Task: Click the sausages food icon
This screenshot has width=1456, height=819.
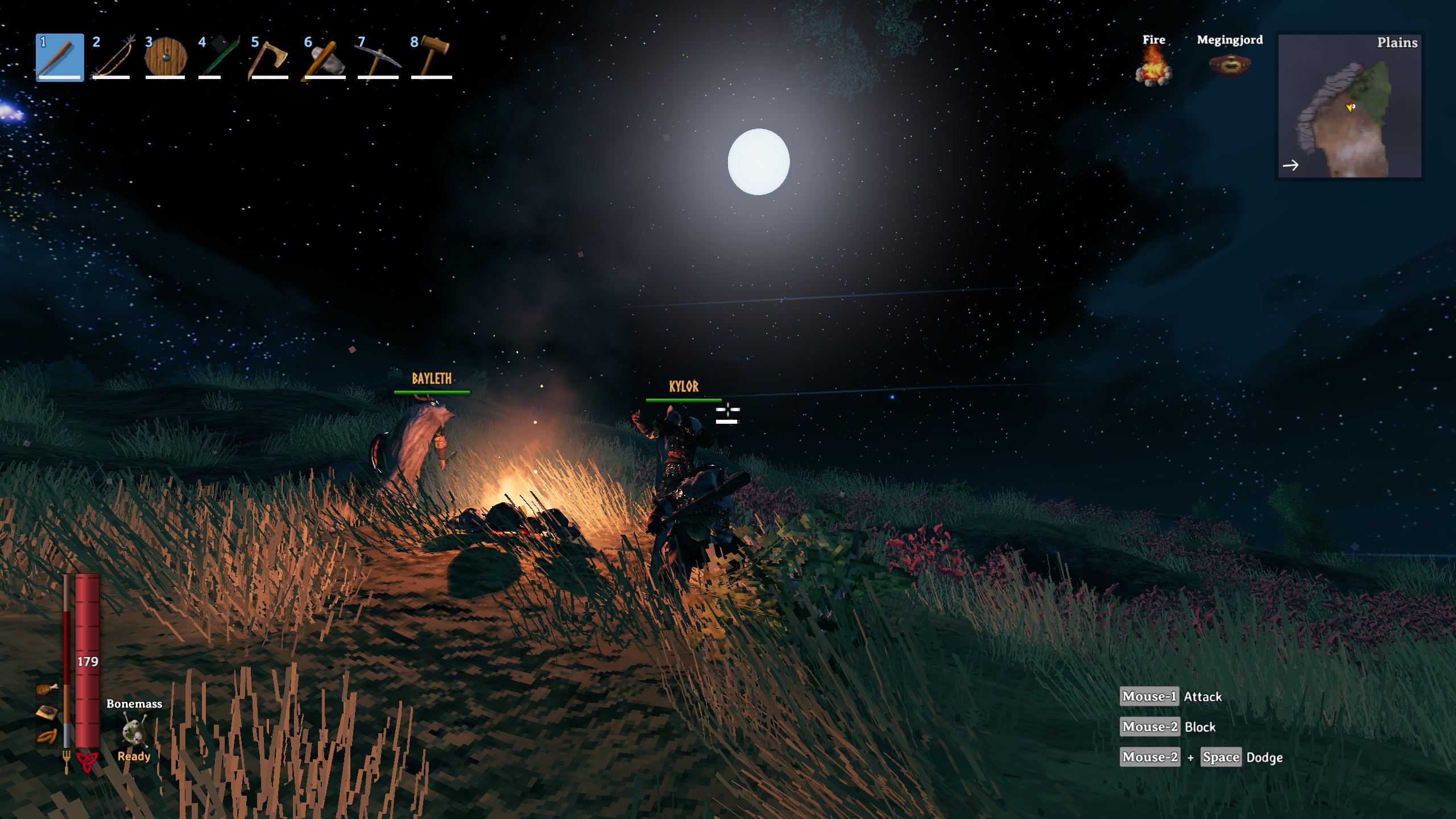Action: point(47,737)
